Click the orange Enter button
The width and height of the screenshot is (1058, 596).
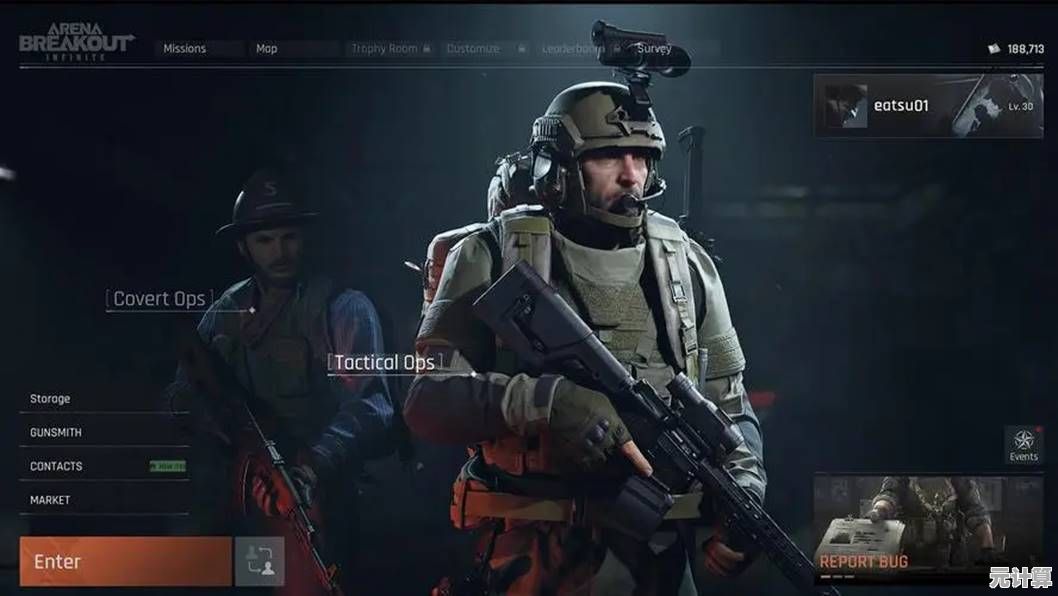125,561
